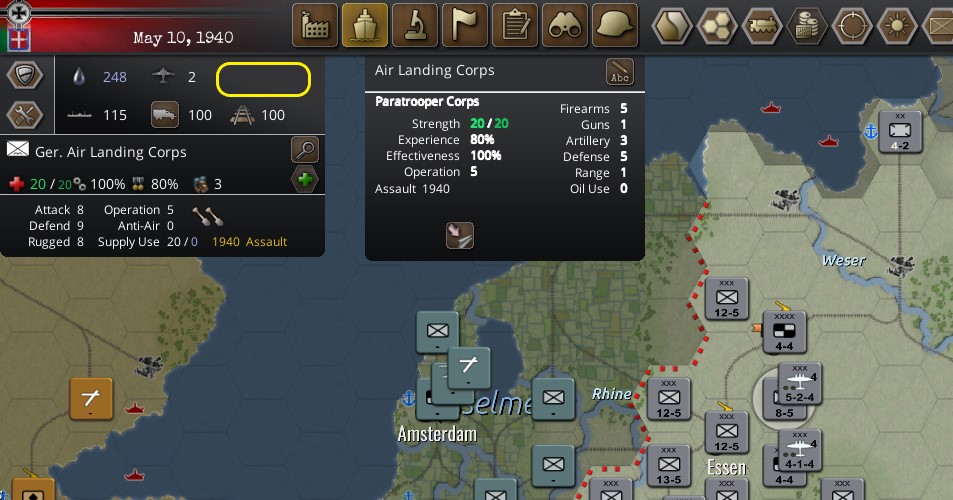Screen dimensions: 953x500
Task: Click the flag button in top toolbar
Action: [x=465, y=25]
